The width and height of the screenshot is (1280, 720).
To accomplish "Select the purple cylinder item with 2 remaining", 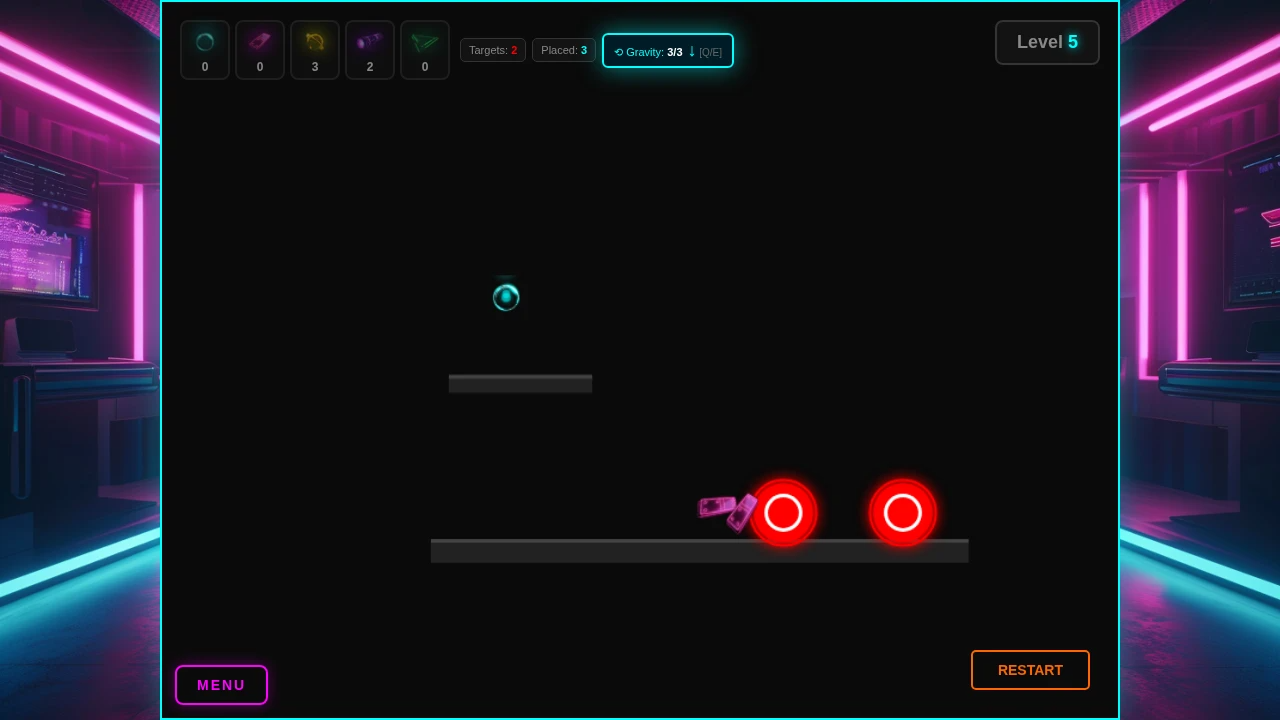I will (x=370, y=50).
